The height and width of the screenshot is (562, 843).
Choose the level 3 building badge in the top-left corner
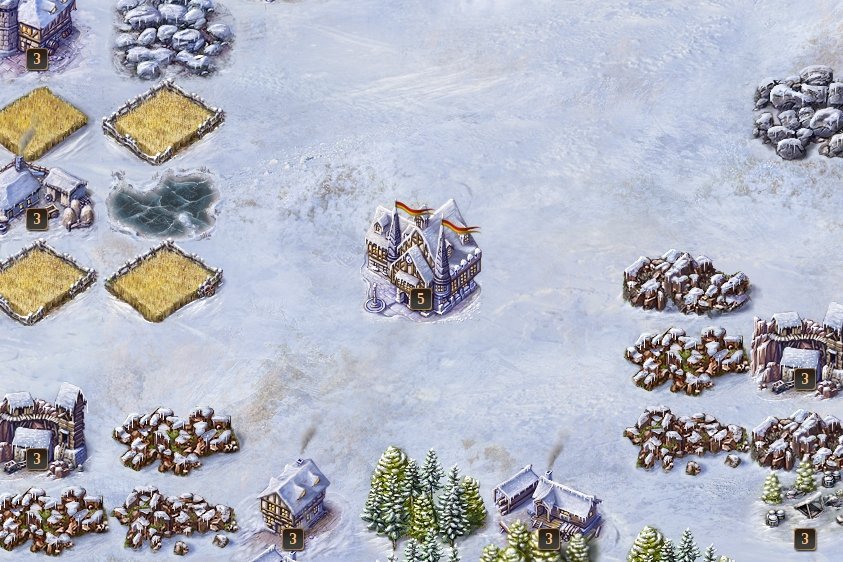(37, 58)
